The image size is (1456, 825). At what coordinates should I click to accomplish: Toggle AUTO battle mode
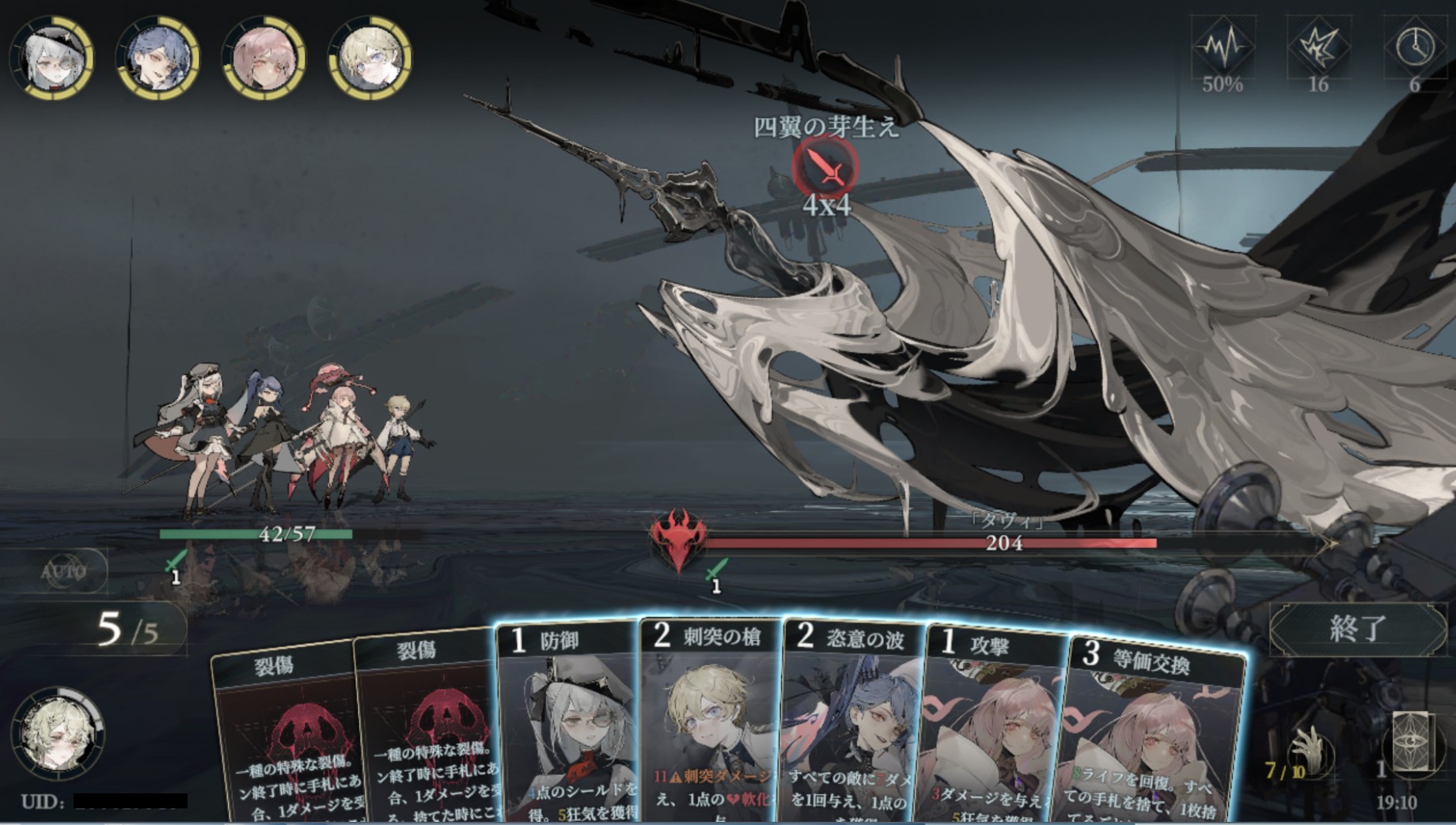click(x=64, y=571)
